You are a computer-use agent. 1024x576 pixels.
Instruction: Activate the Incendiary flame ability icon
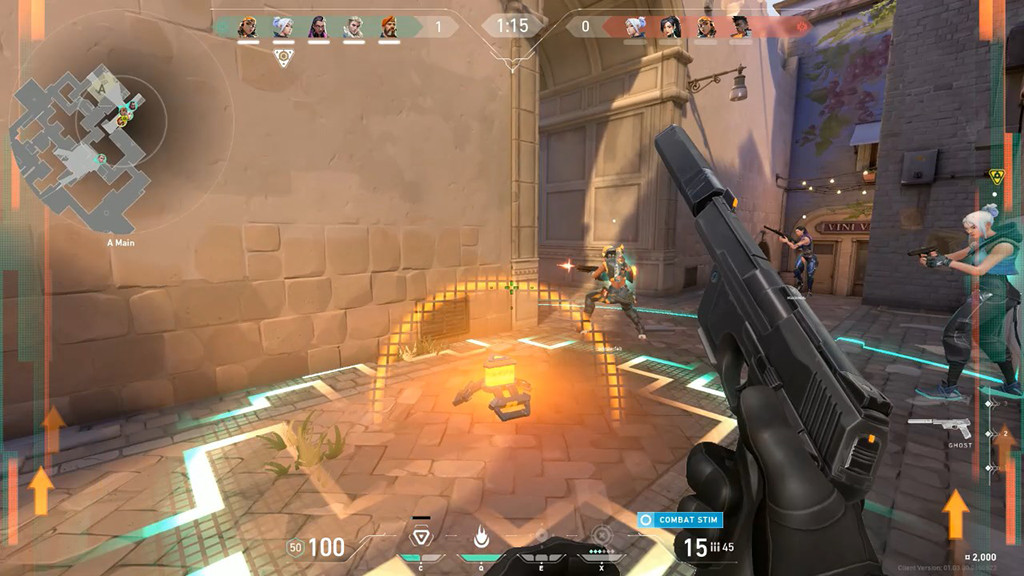click(x=481, y=536)
